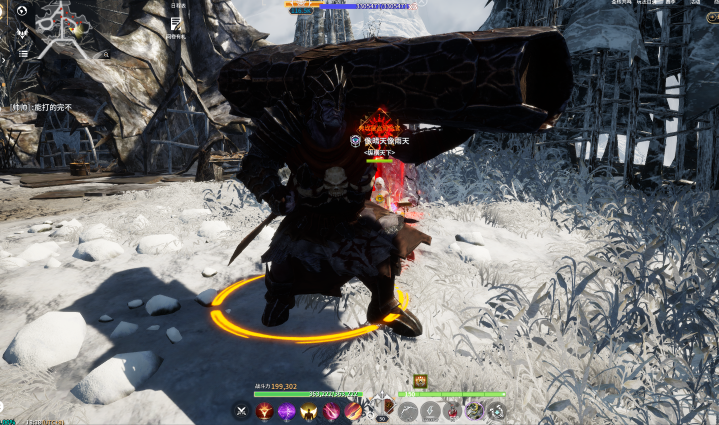This screenshot has height=425, width=719.
Task: Activate the purple-ringed mount icon
Action: tap(474, 411)
